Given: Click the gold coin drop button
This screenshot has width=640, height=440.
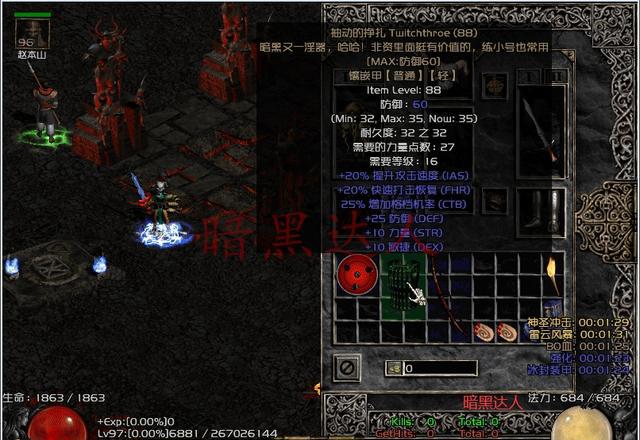Looking at the screenshot, I should click(x=394, y=368).
